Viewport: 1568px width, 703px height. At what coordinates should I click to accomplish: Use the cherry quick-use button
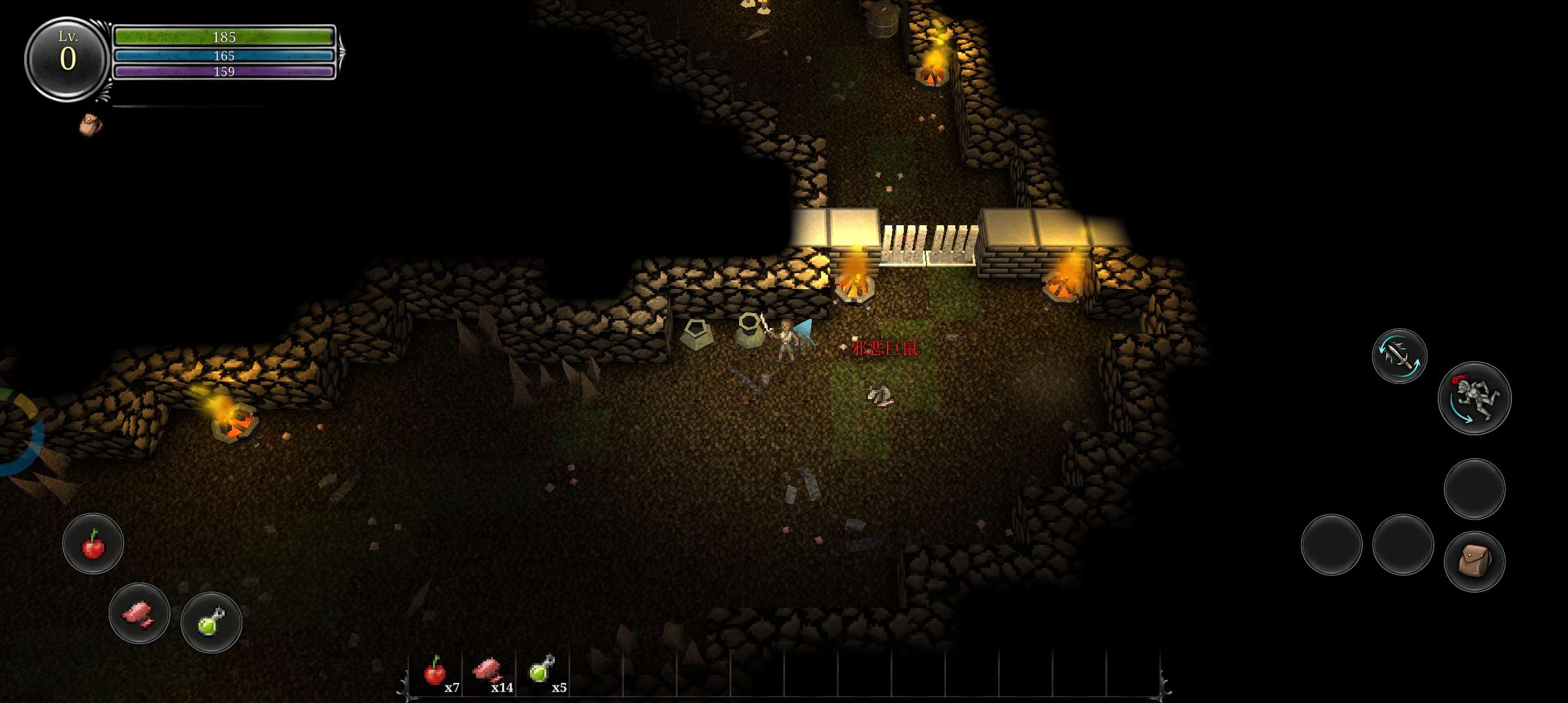[x=93, y=544]
